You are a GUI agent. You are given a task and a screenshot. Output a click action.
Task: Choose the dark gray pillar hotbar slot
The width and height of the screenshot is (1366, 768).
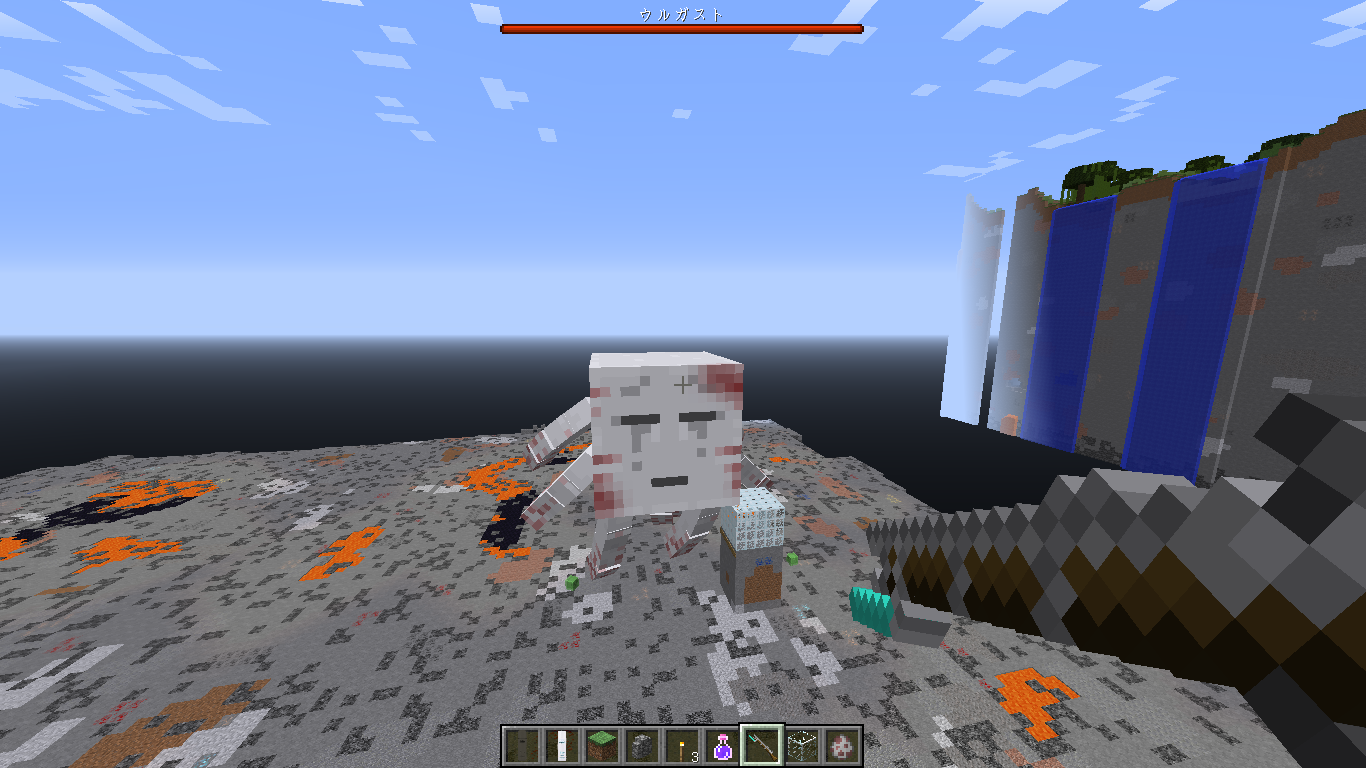pos(522,745)
